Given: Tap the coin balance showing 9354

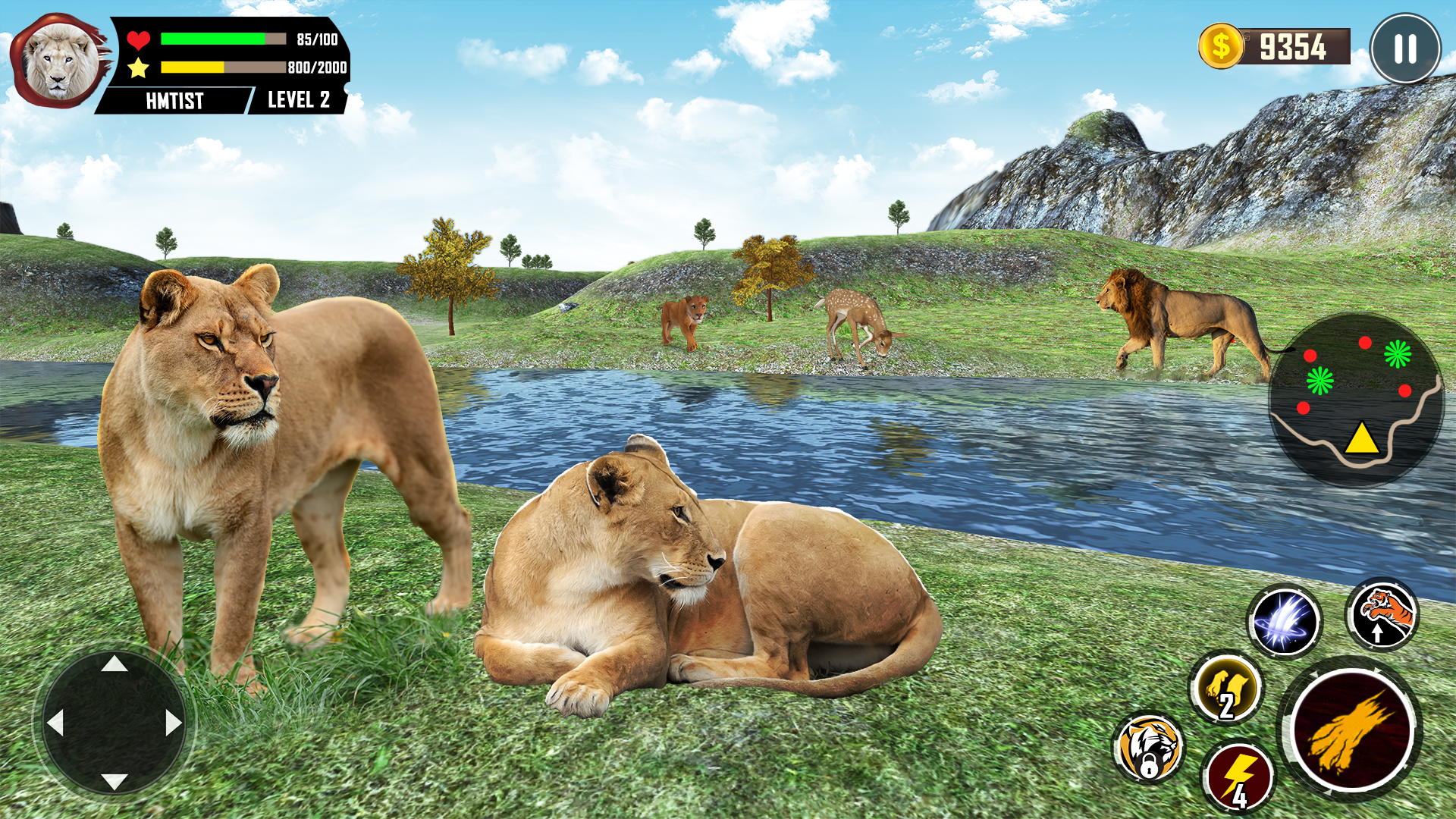Looking at the screenshot, I should [x=1296, y=47].
